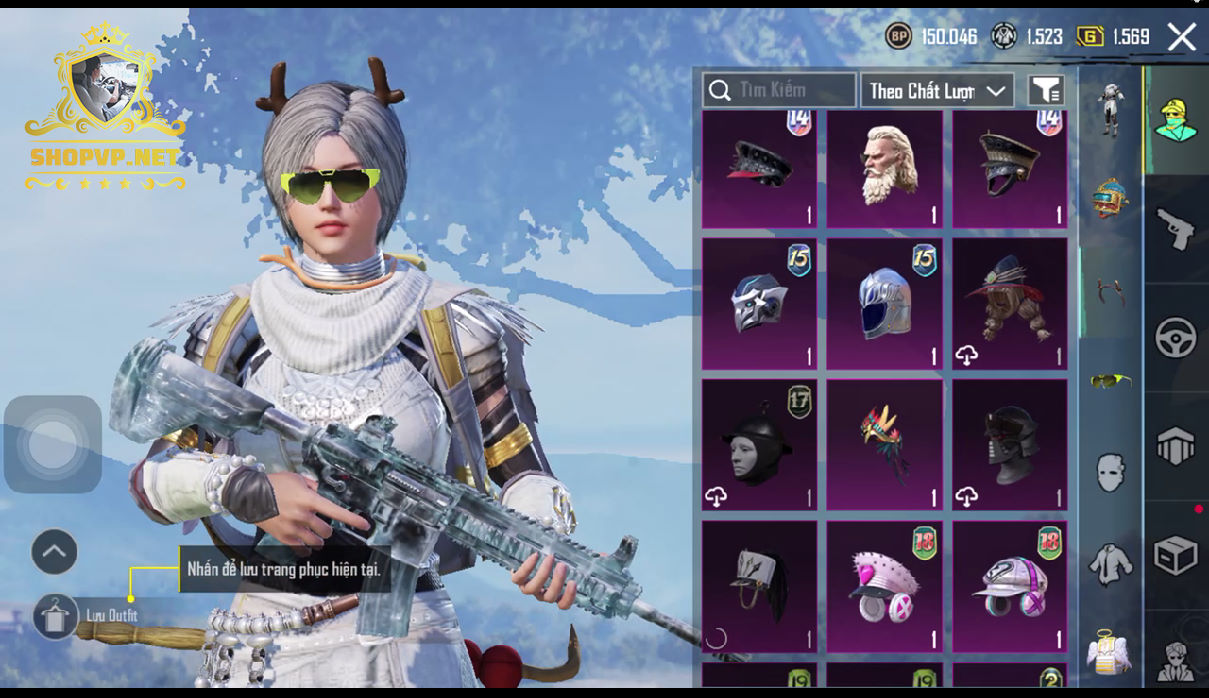This screenshot has height=698, width=1209.
Task: Close the inventory with the X button
Action: [1182, 38]
